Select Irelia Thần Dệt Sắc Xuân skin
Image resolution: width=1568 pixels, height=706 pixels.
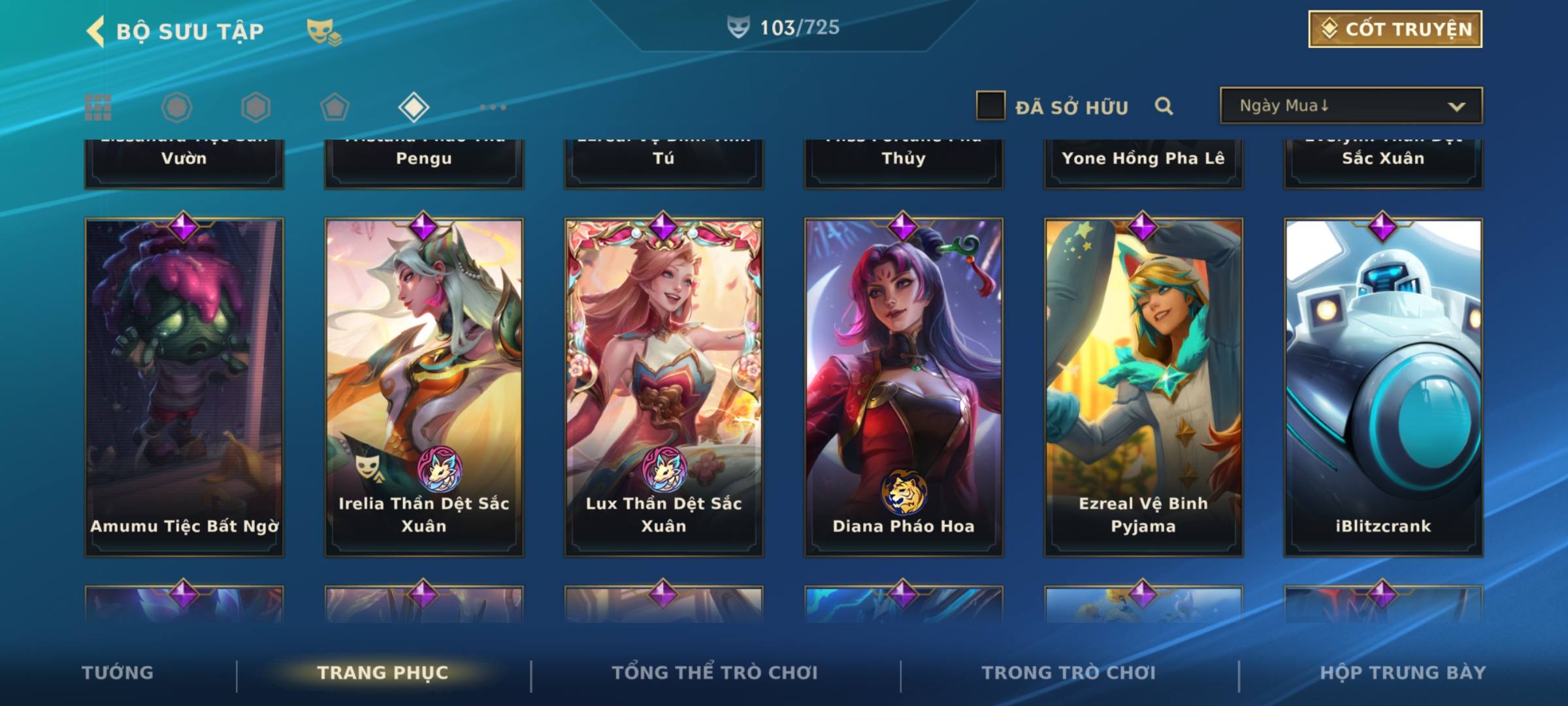coord(424,387)
